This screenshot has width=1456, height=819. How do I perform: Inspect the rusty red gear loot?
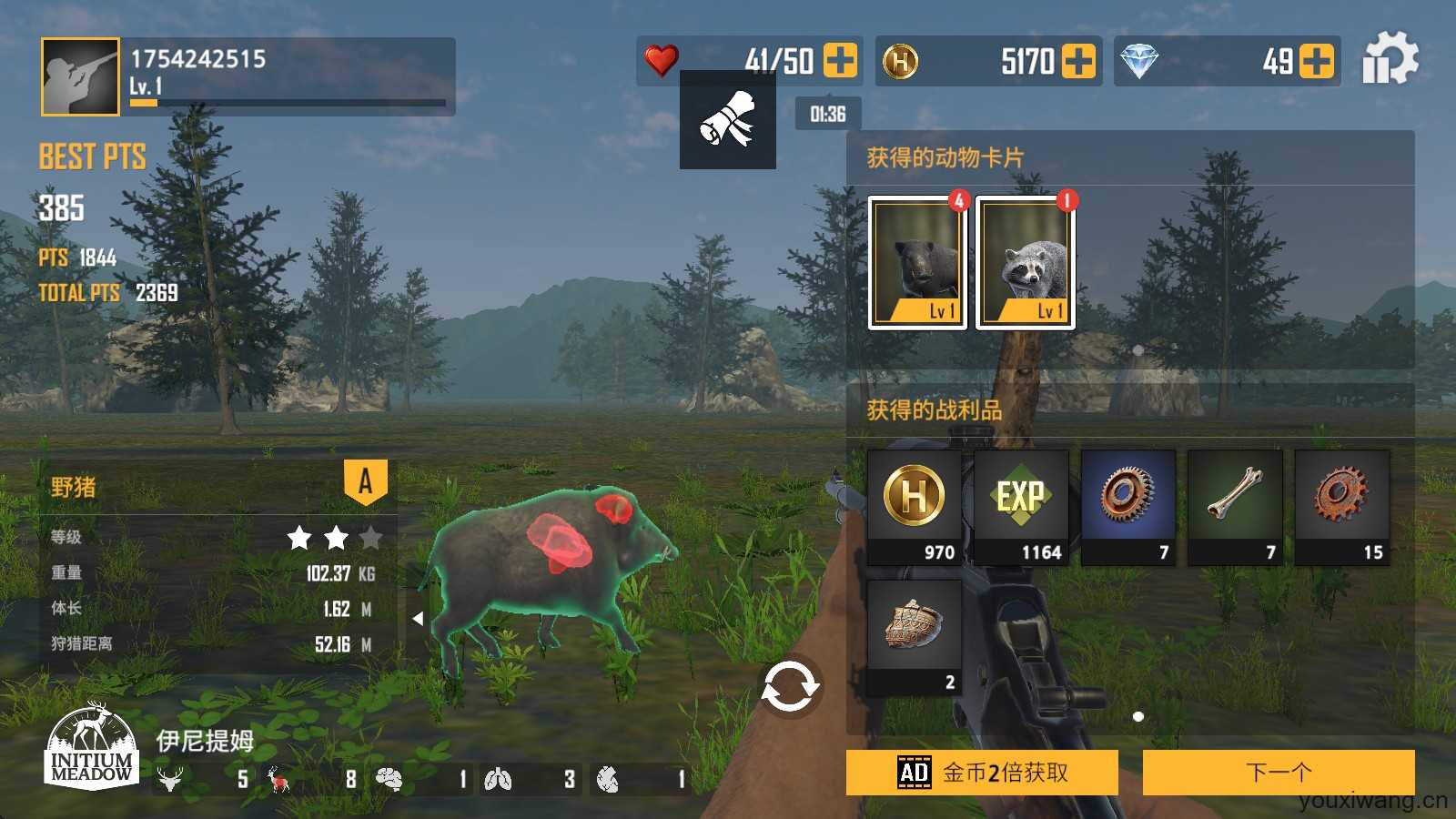[x=1342, y=507]
